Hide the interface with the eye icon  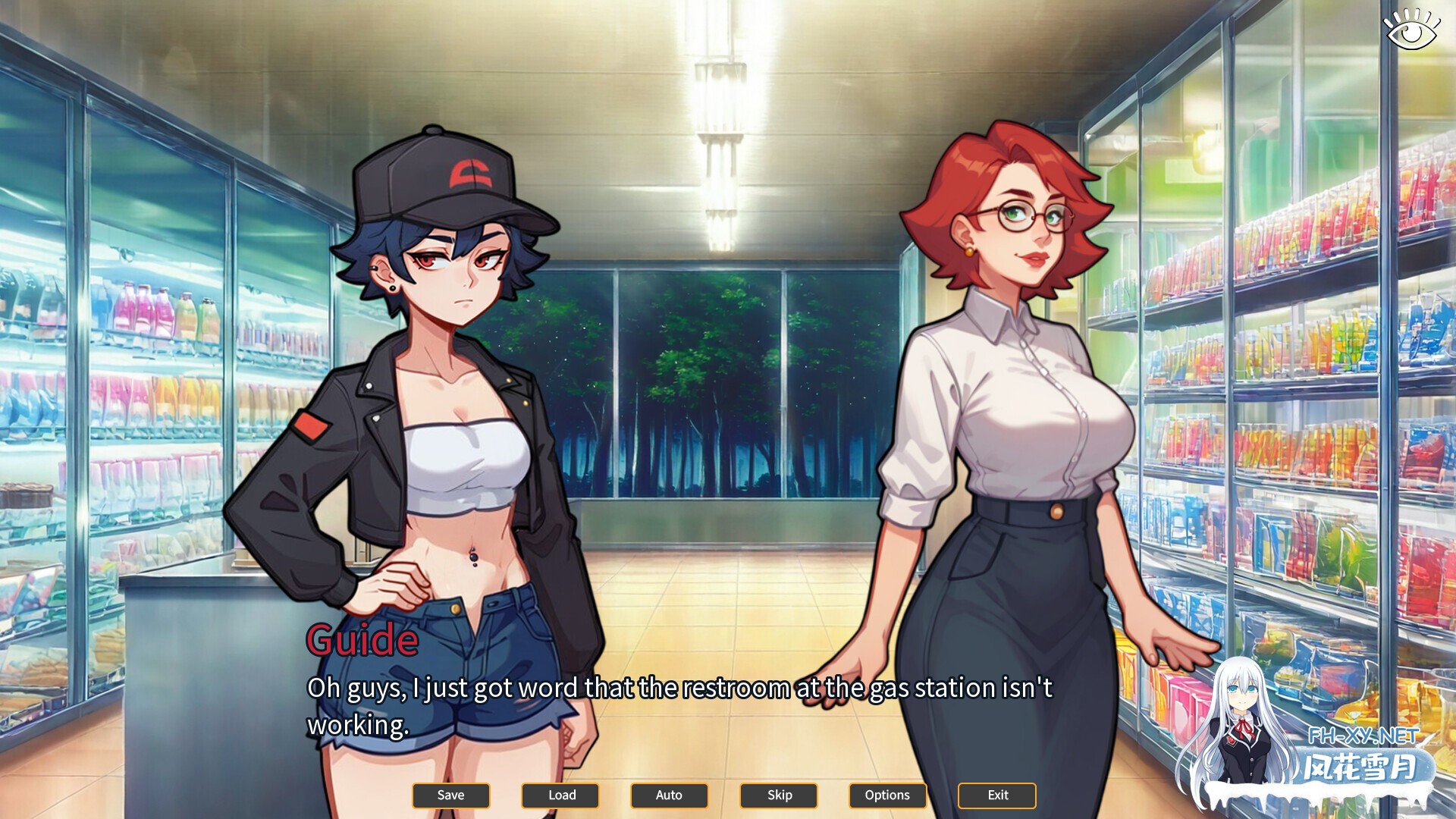coord(1410,31)
